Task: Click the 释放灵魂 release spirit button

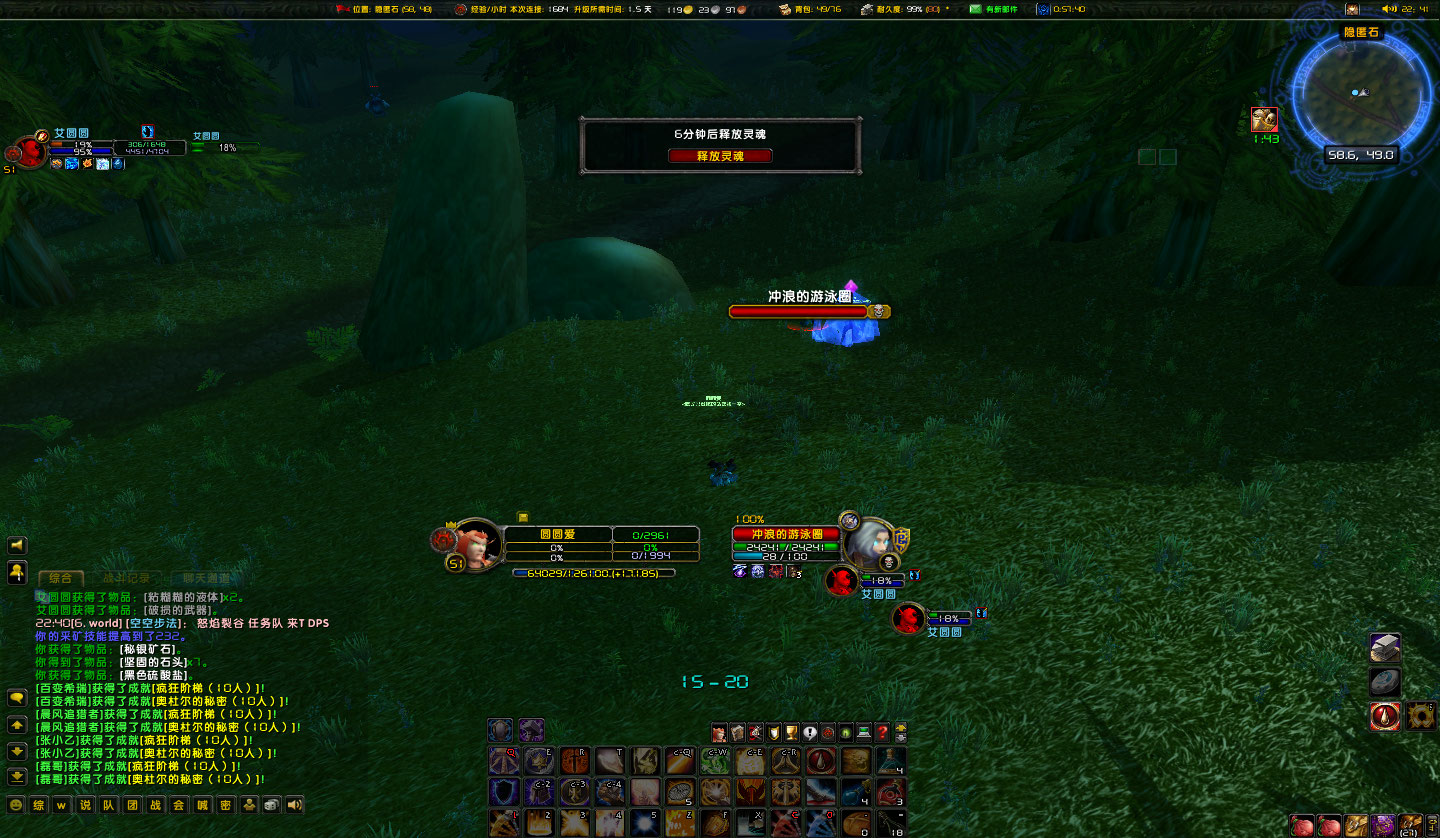Action: (x=720, y=155)
